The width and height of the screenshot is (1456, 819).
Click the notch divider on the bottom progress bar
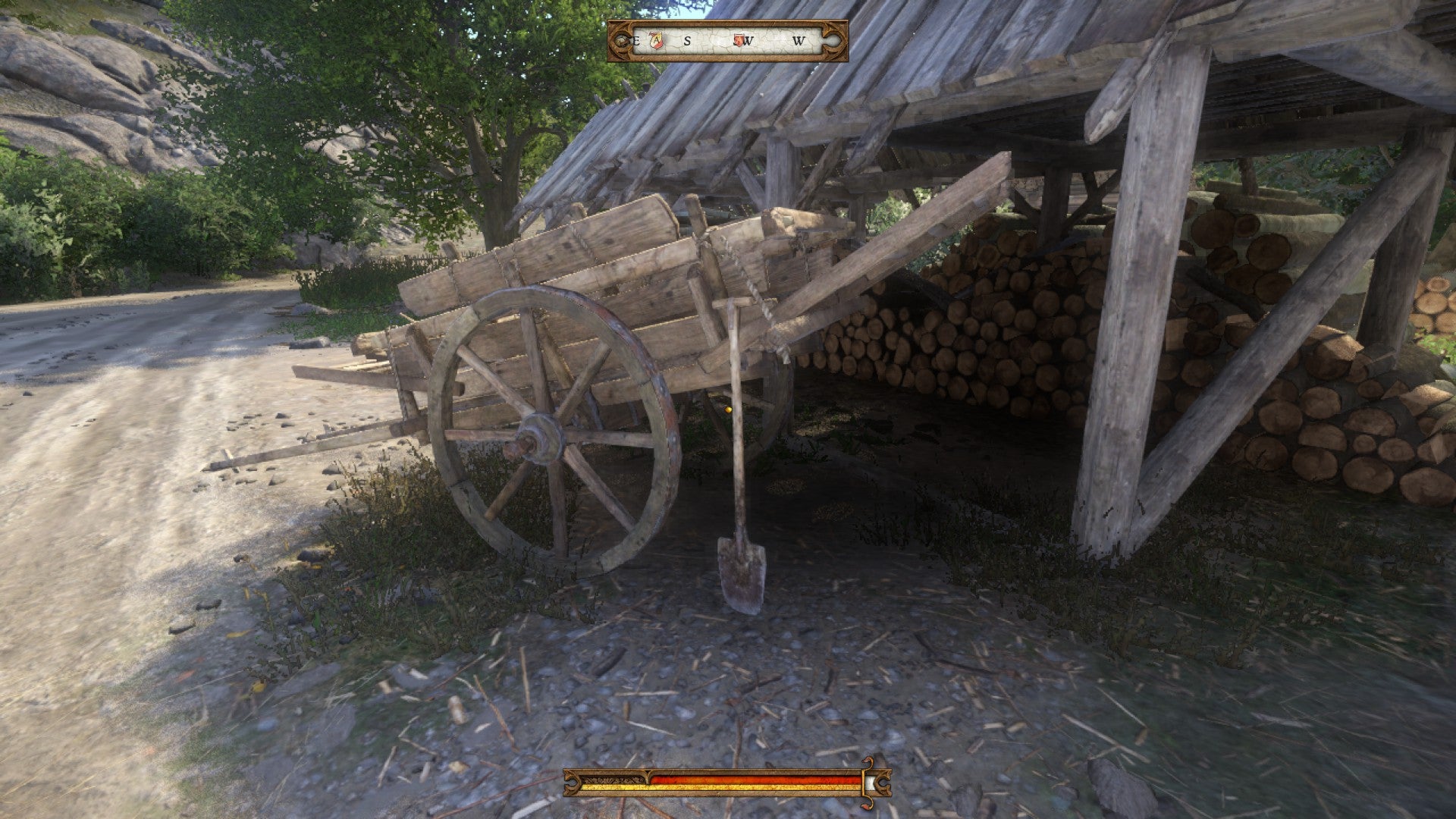[647, 777]
